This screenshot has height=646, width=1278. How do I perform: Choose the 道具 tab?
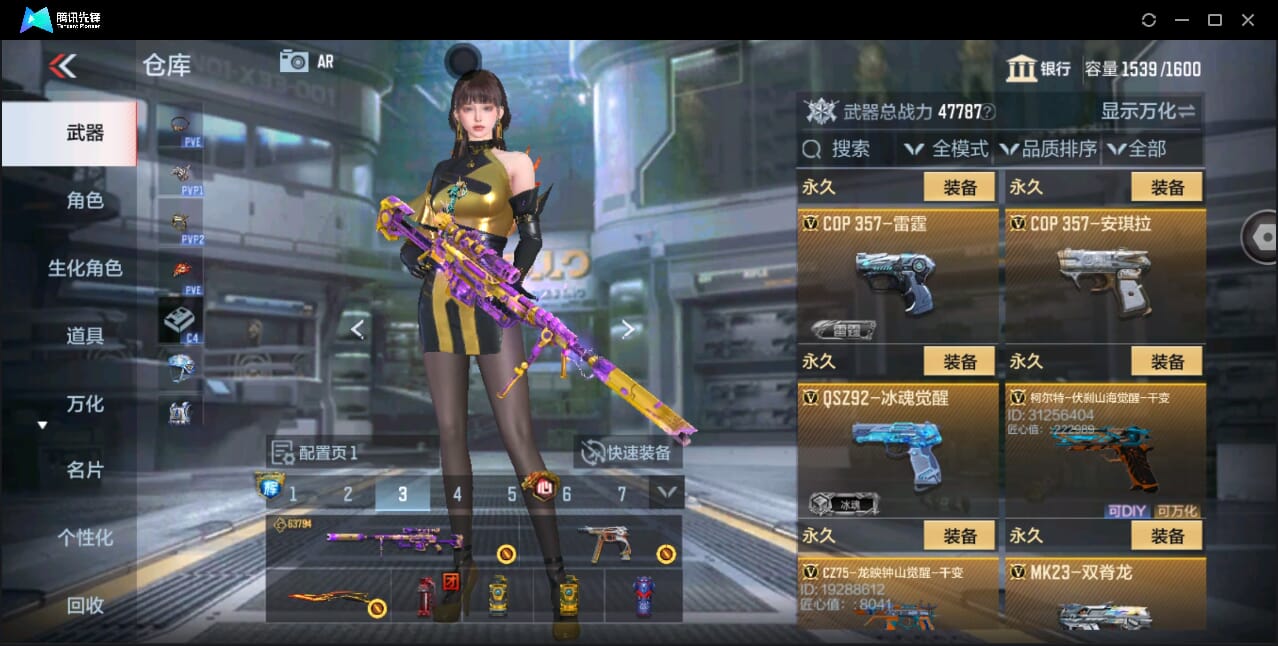tap(85, 336)
